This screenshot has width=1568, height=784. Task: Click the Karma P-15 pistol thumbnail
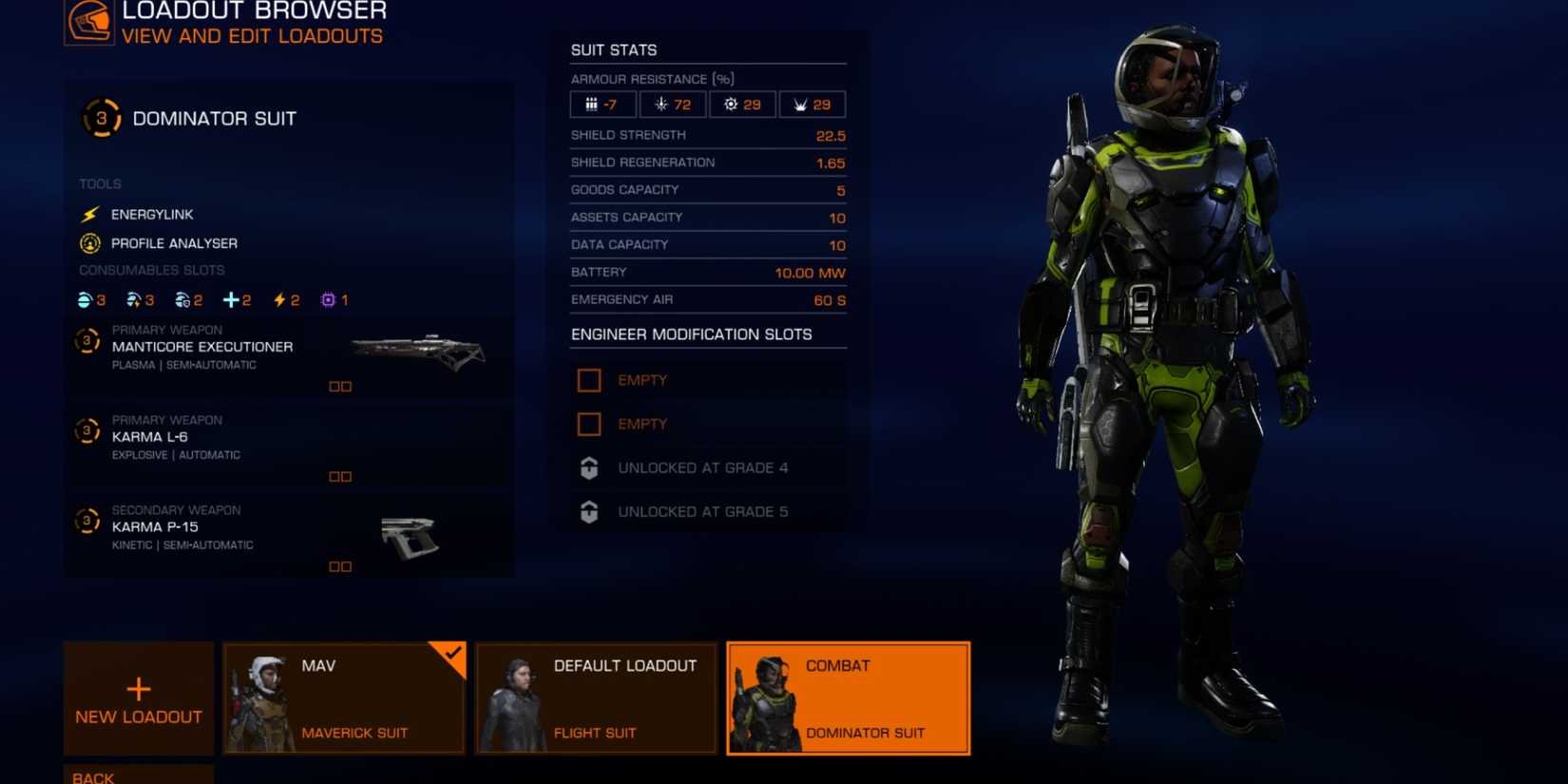411,535
